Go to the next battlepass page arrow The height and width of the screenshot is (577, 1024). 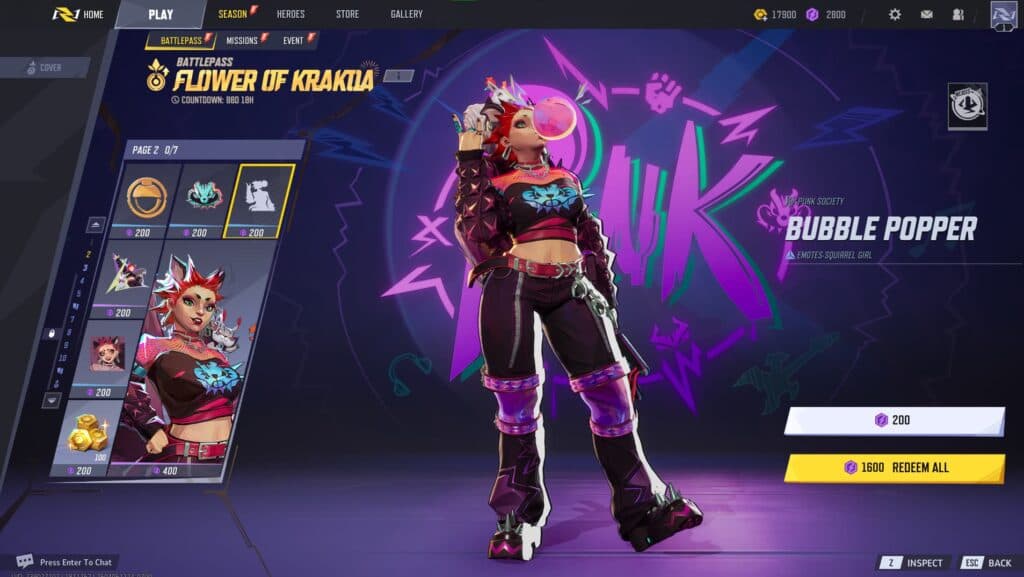pos(51,399)
